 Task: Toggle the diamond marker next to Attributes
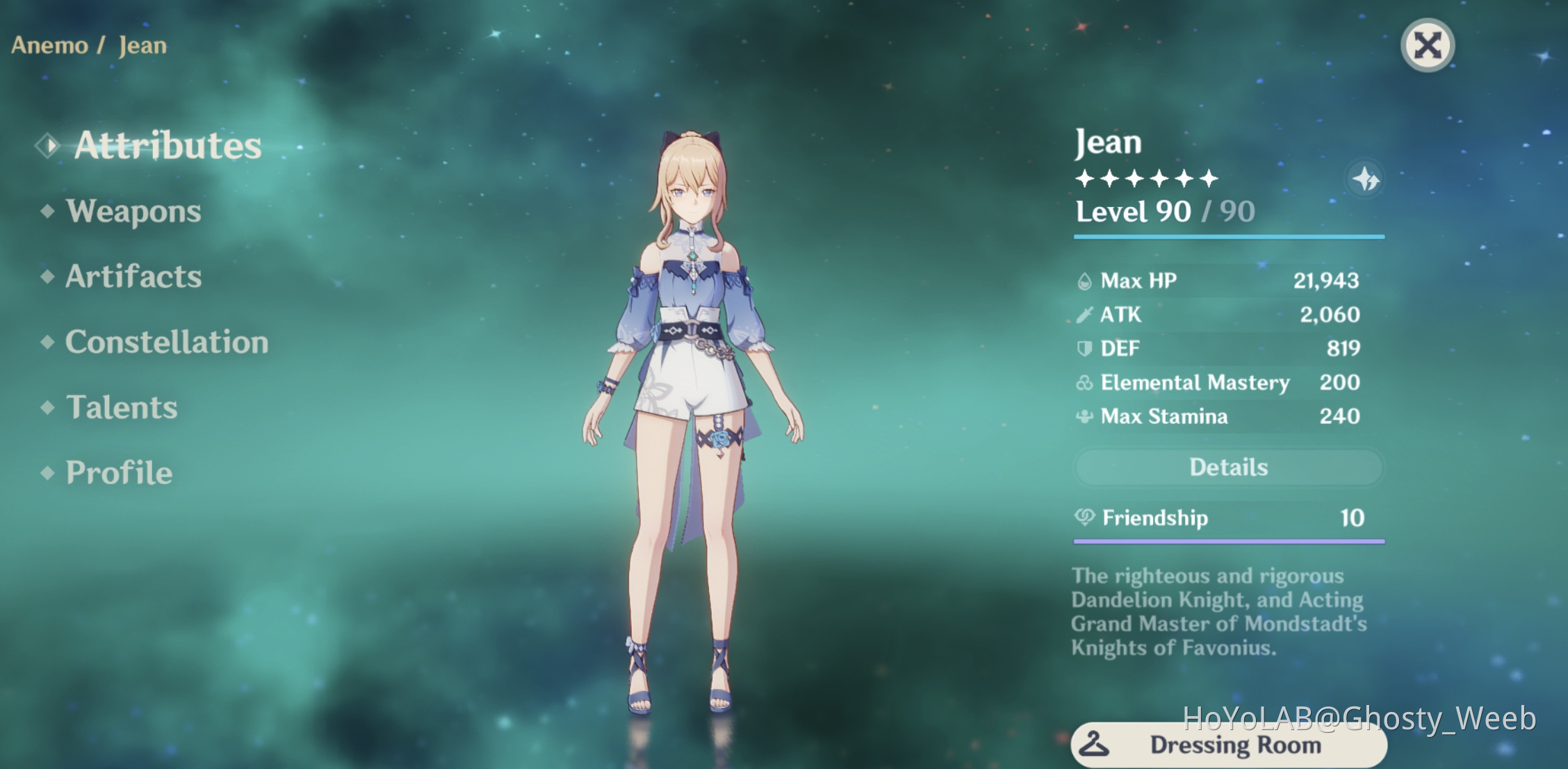click(47, 144)
